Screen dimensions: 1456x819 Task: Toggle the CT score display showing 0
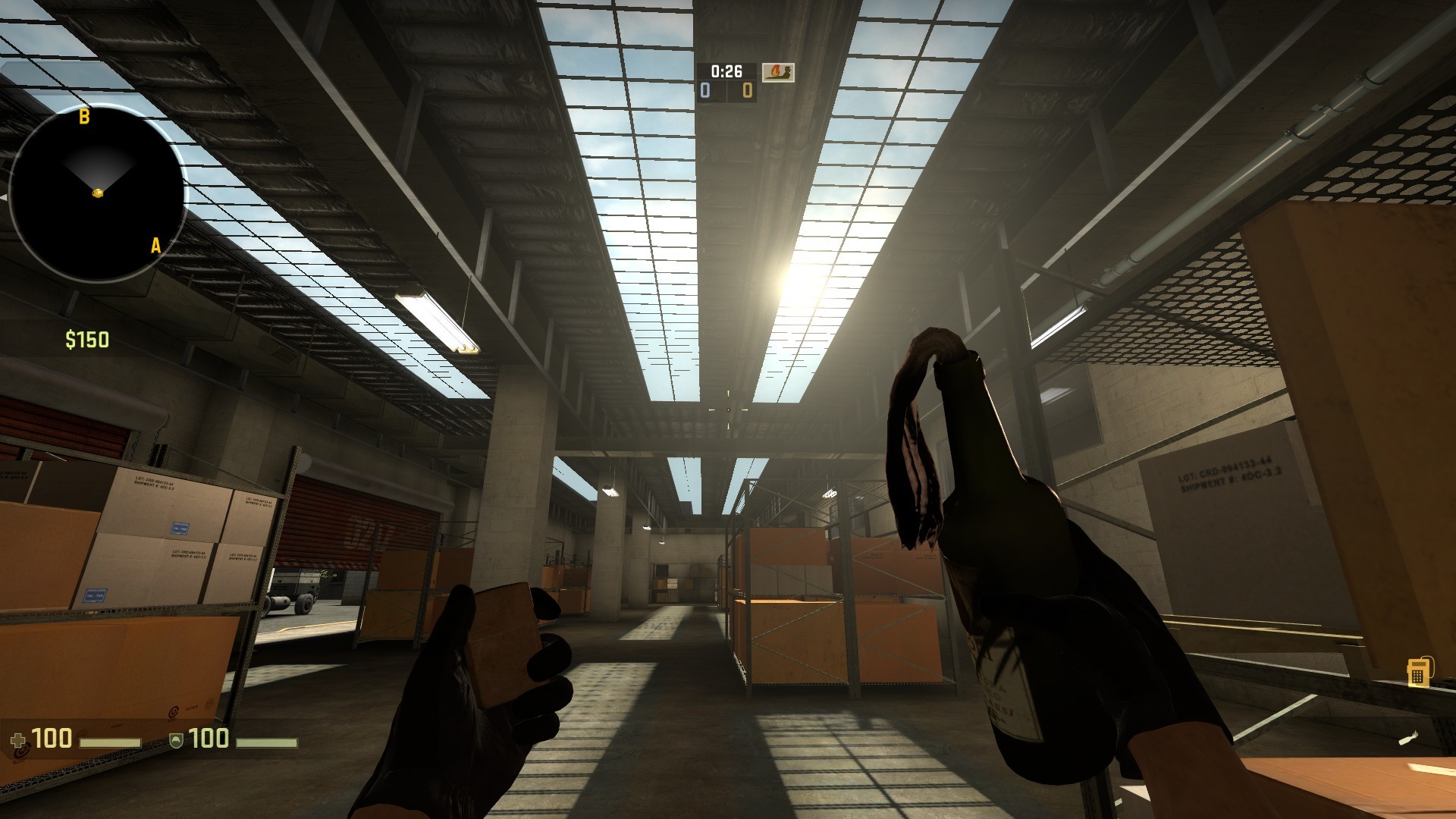pos(705,89)
